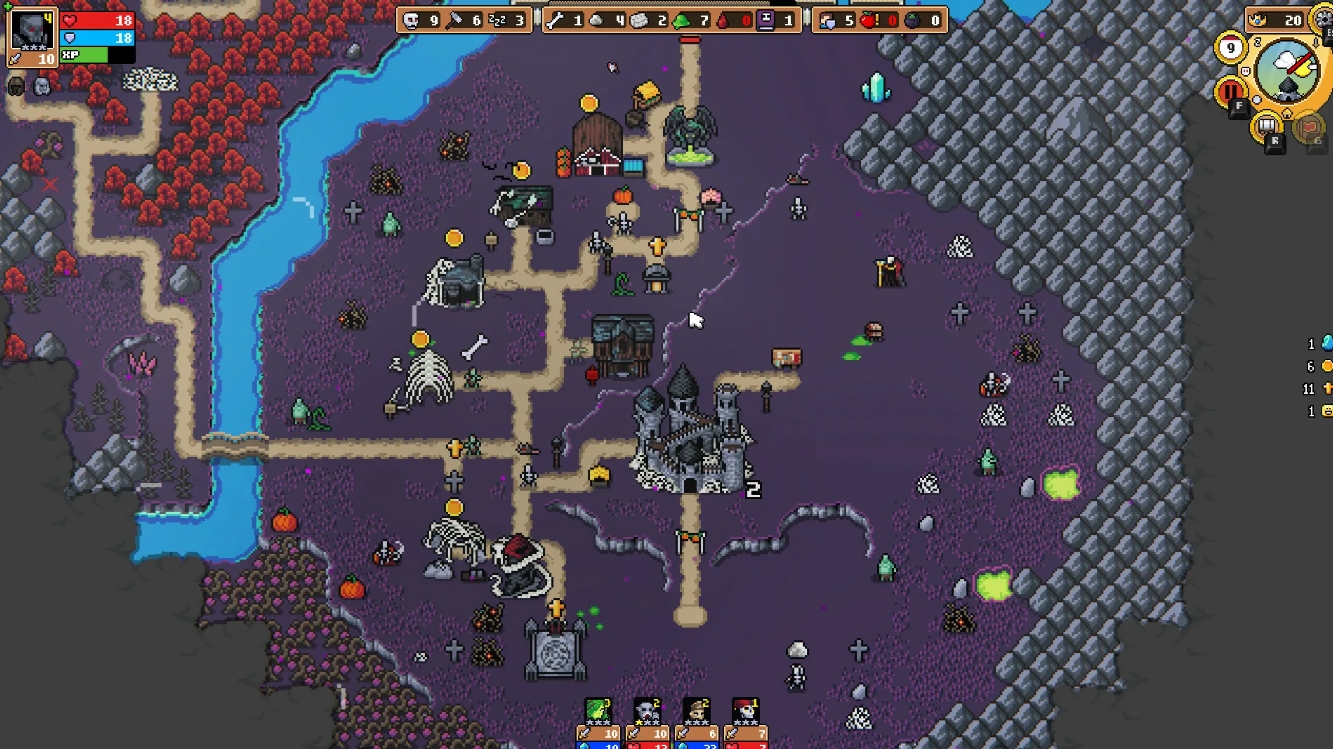Select the ghost unit with two stars
The height and width of the screenshot is (749, 1333).
click(x=645, y=710)
